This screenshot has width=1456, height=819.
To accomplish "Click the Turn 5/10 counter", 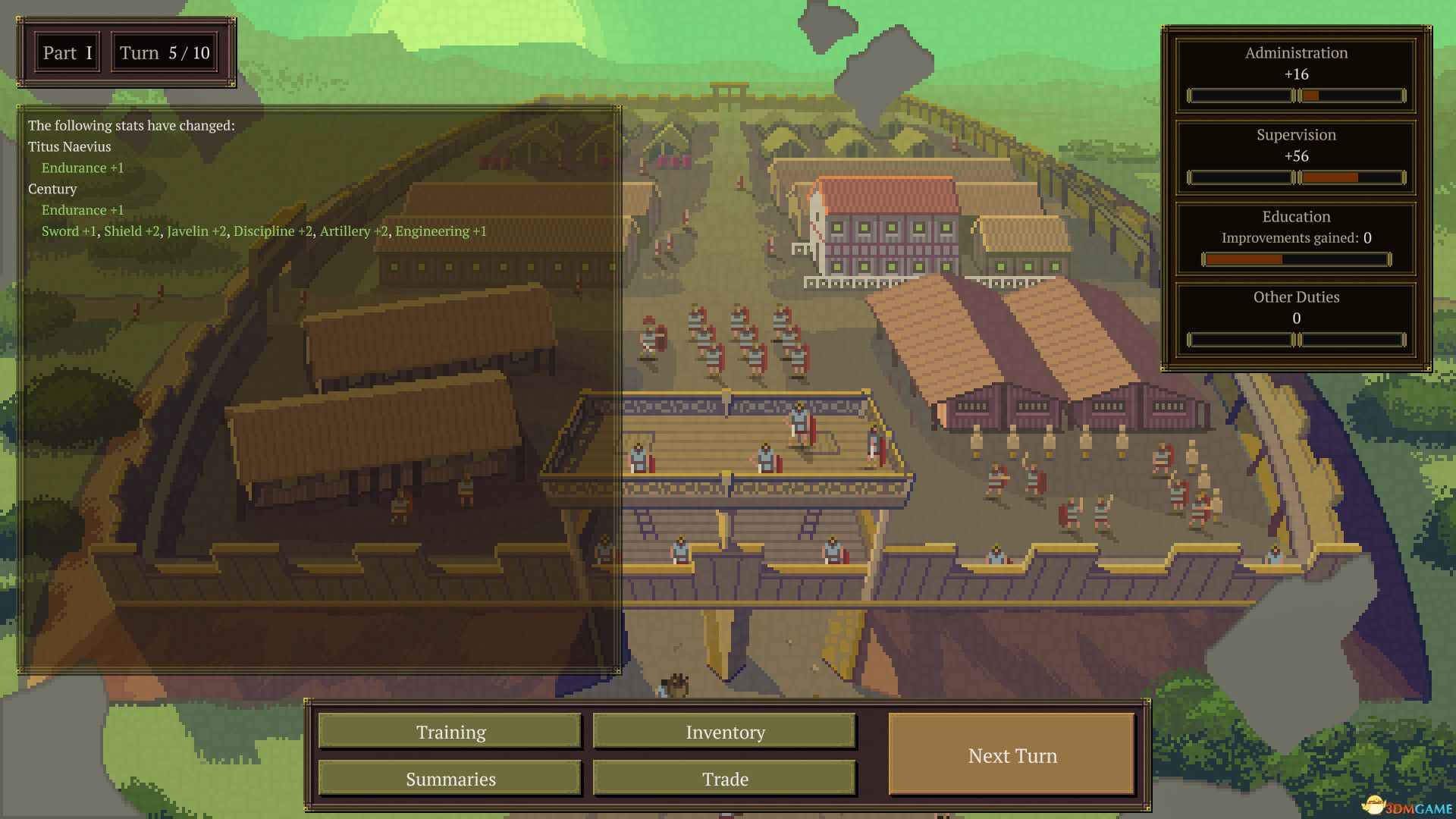I will (x=164, y=52).
